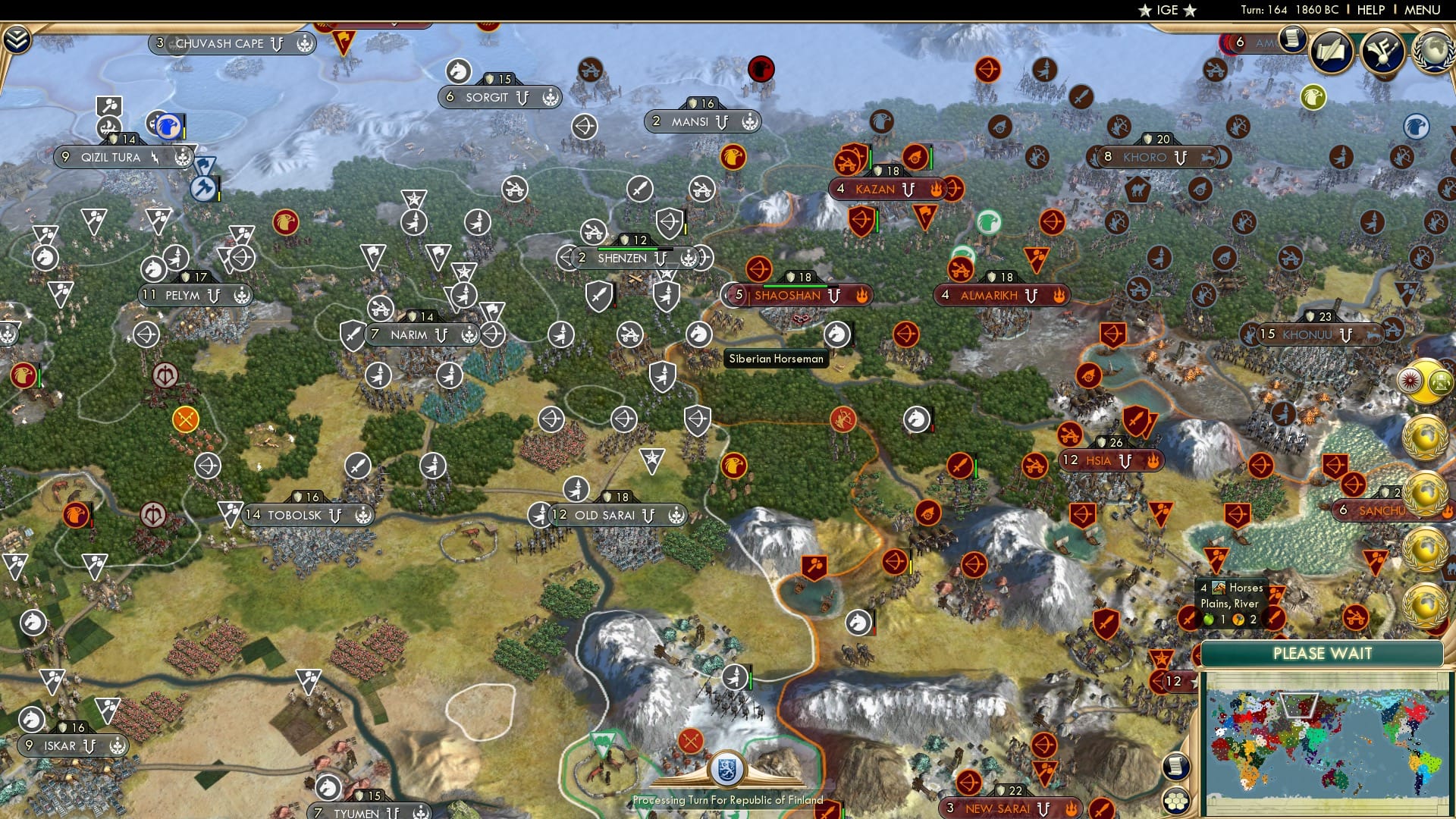The width and height of the screenshot is (1456, 819).
Task: Toggle Strategic View with the hex grid icon
Action: click(1176, 800)
